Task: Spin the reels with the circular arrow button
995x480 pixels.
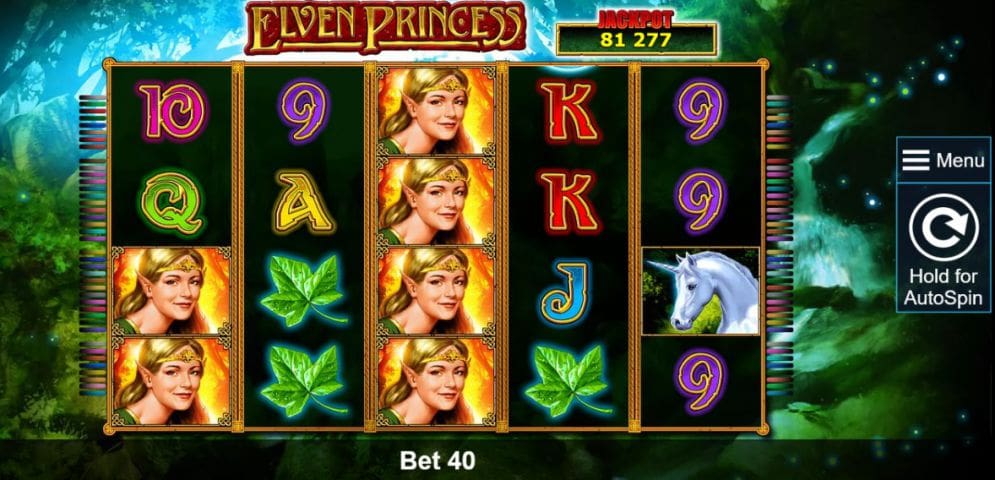Action: click(x=943, y=232)
